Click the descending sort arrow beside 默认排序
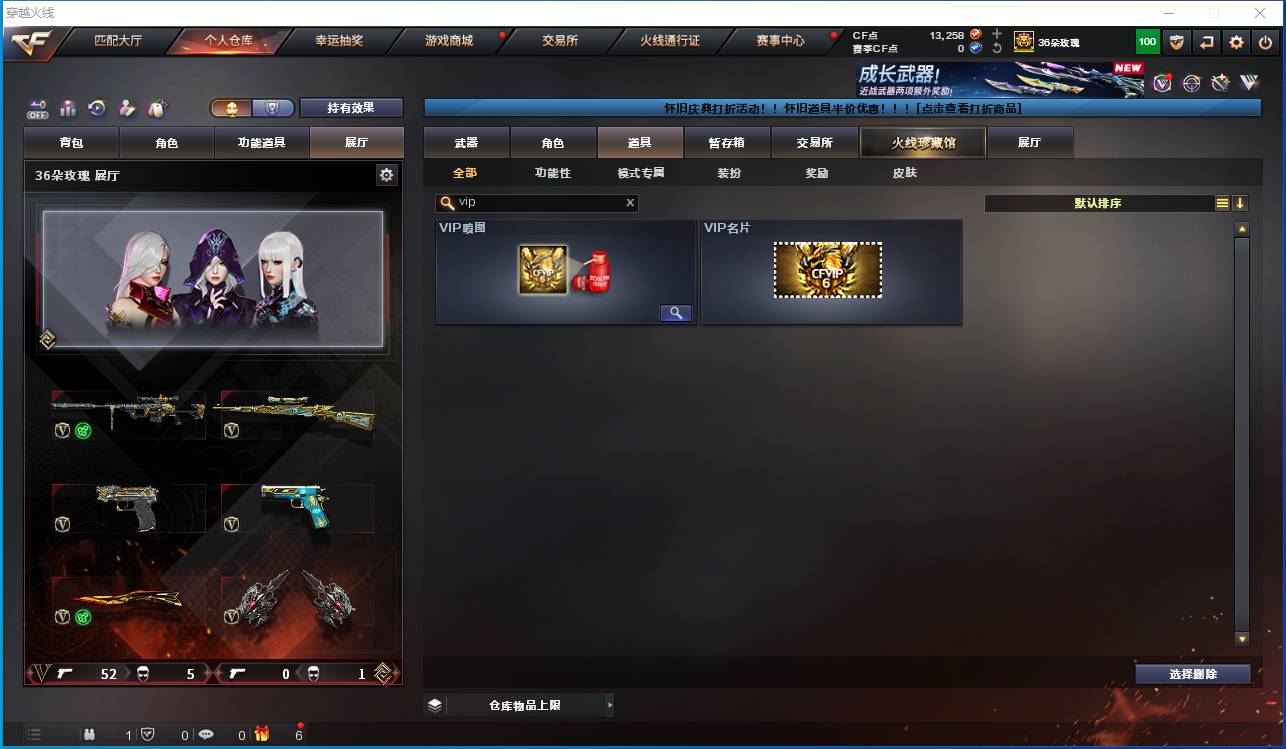The width and height of the screenshot is (1286, 749). tap(1240, 202)
